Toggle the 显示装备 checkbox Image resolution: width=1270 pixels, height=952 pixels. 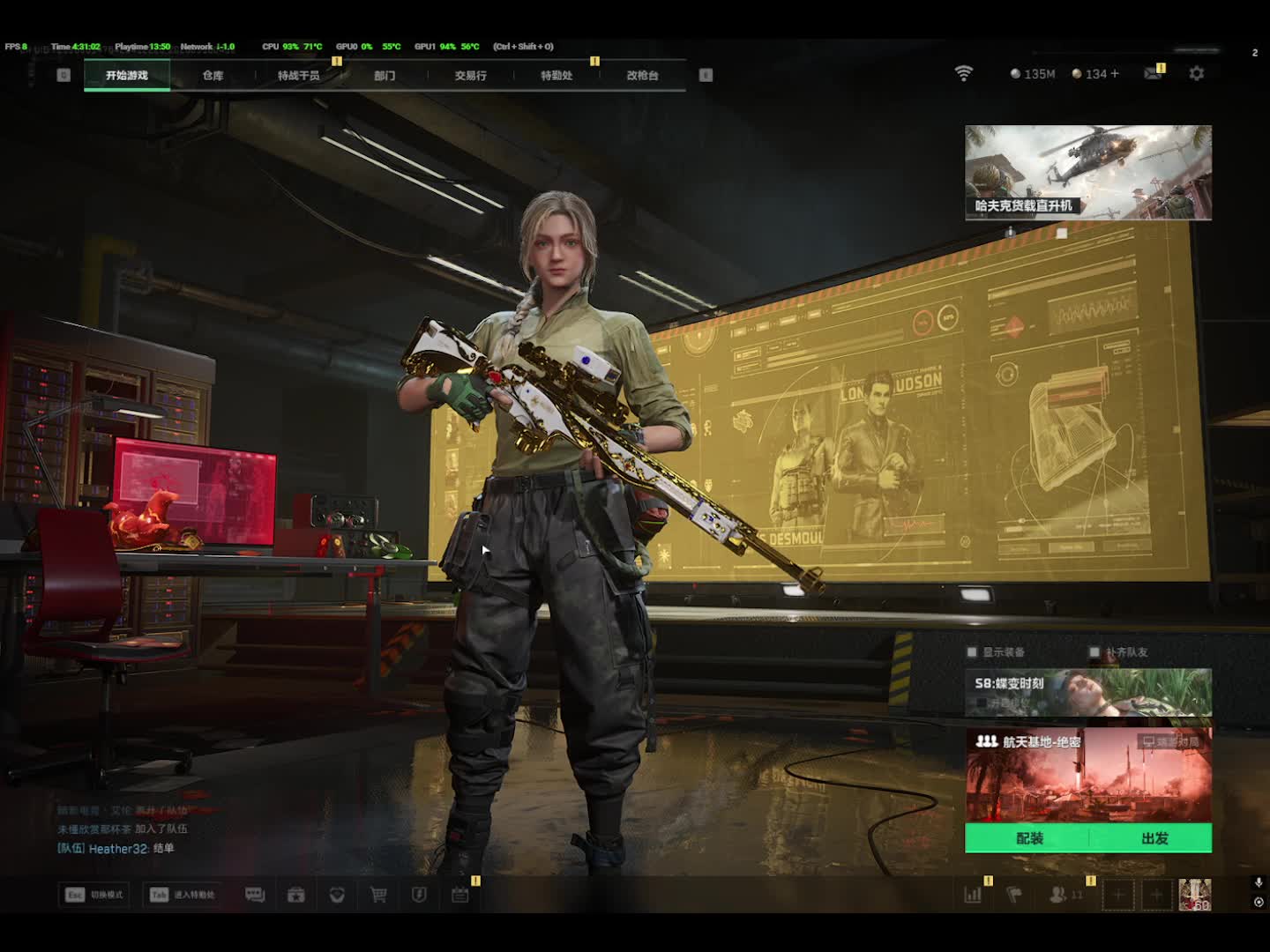coord(972,652)
